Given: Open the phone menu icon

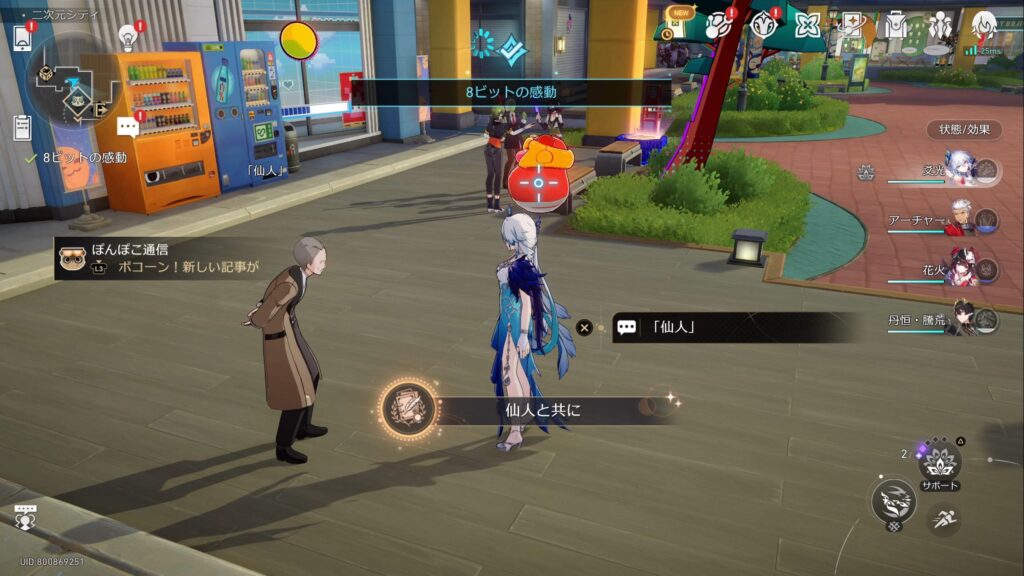Looking at the screenshot, I should click(x=22, y=38).
